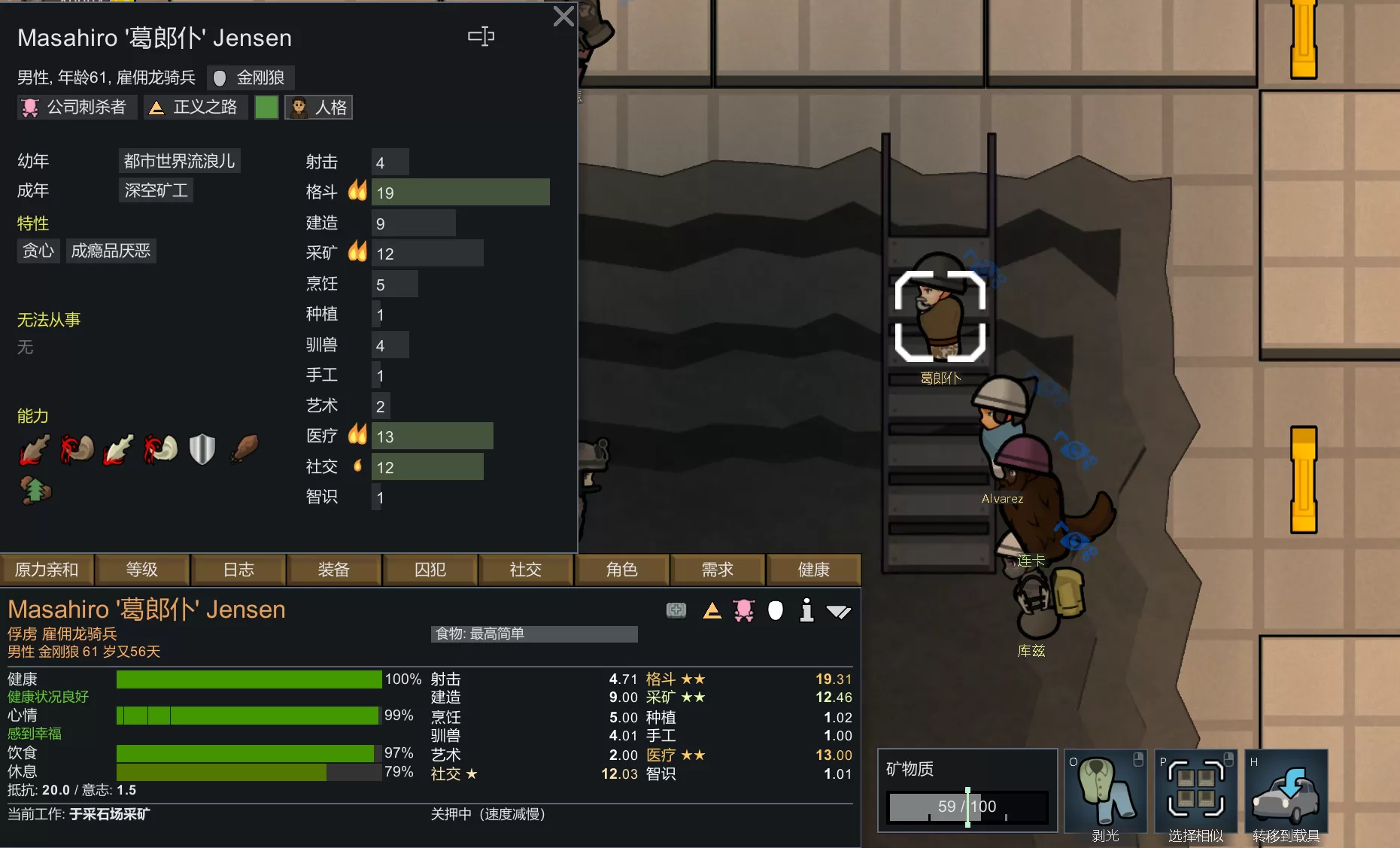The width and height of the screenshot is (1400, 848).
Task: Switch to the 囚犯 prisoner tab
Action: point(430,570)
